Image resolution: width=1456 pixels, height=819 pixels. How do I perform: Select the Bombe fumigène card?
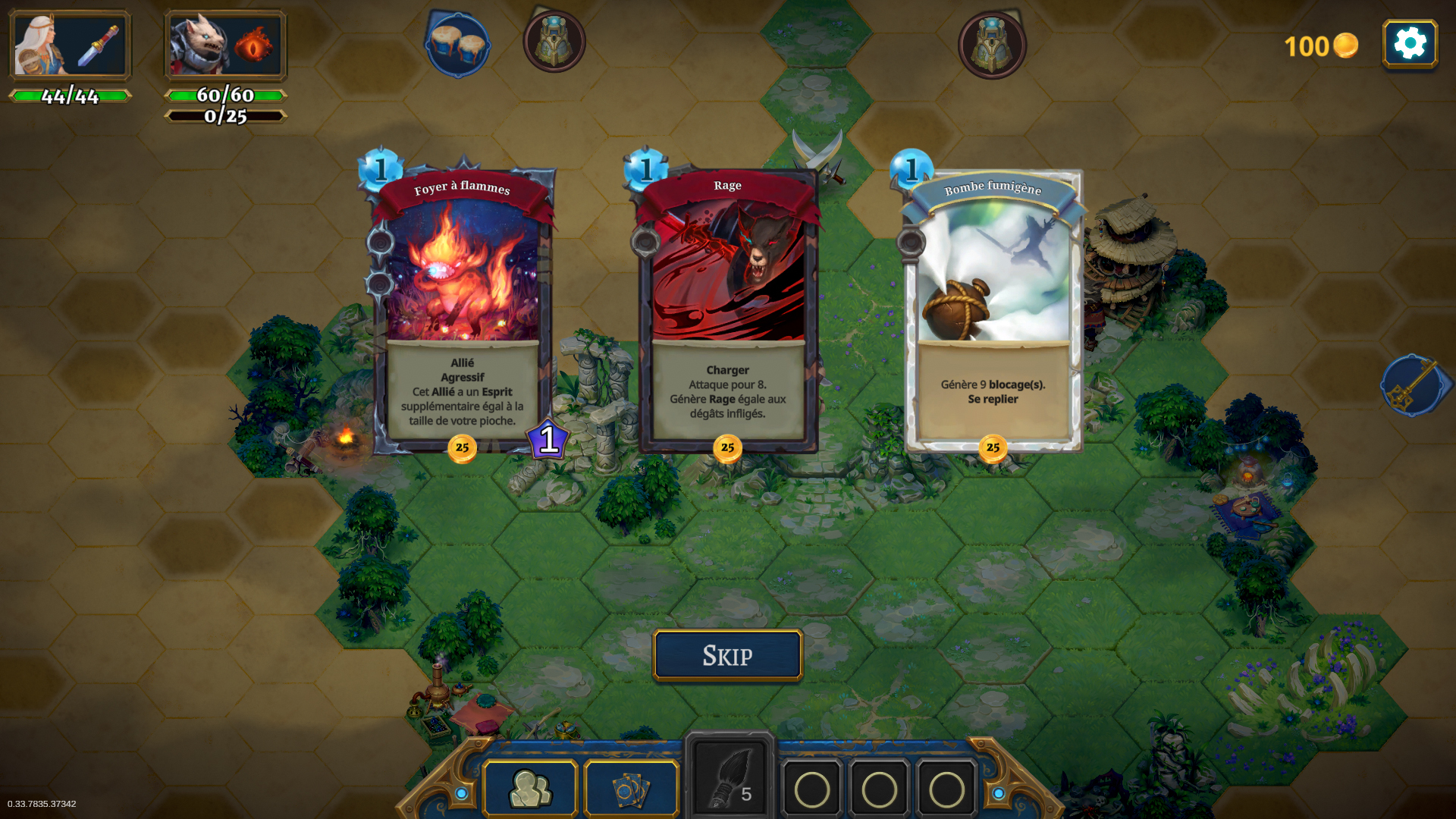[x=993, y=311]
